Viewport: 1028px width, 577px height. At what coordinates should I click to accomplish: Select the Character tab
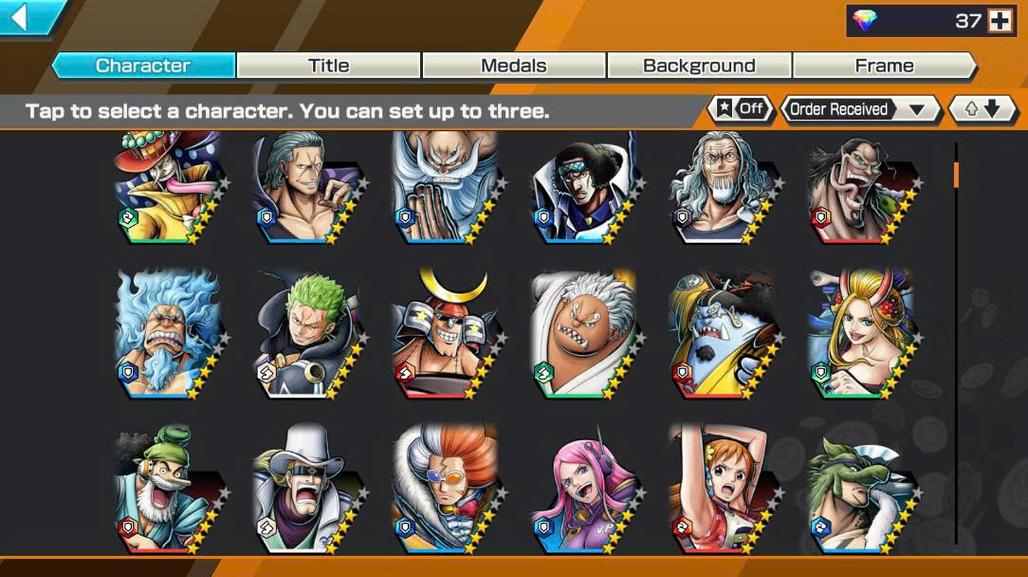[x=143, y=66]
